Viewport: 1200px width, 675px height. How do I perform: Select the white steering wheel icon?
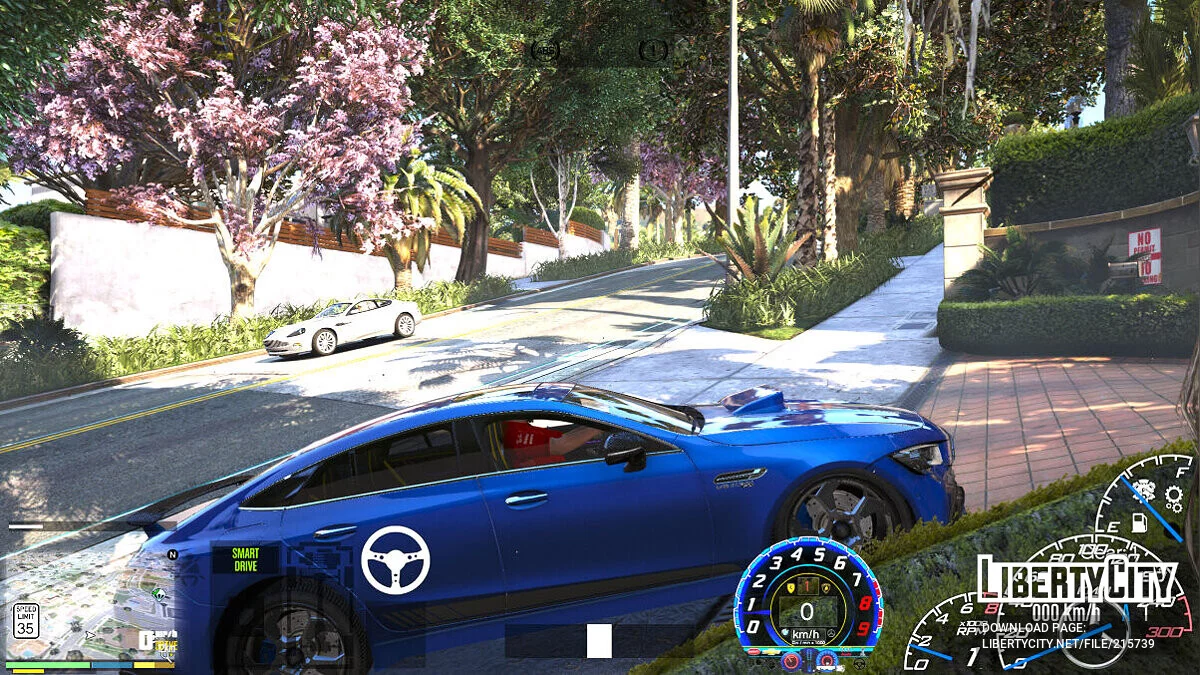click(x=395, y=560)
